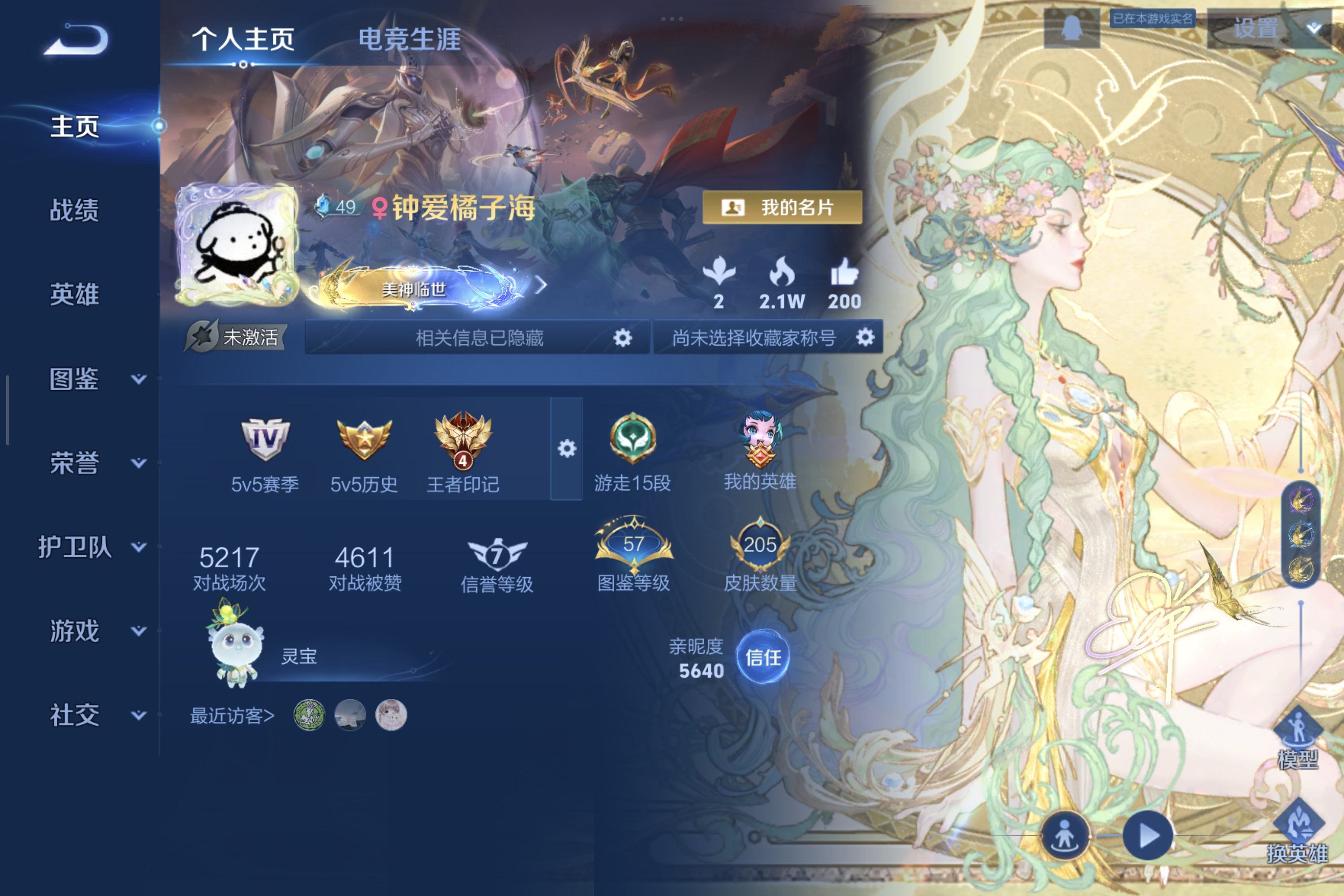Open 战绩 from the left sidebar
The image size is (1344, 896).
(x=74, y=211)
